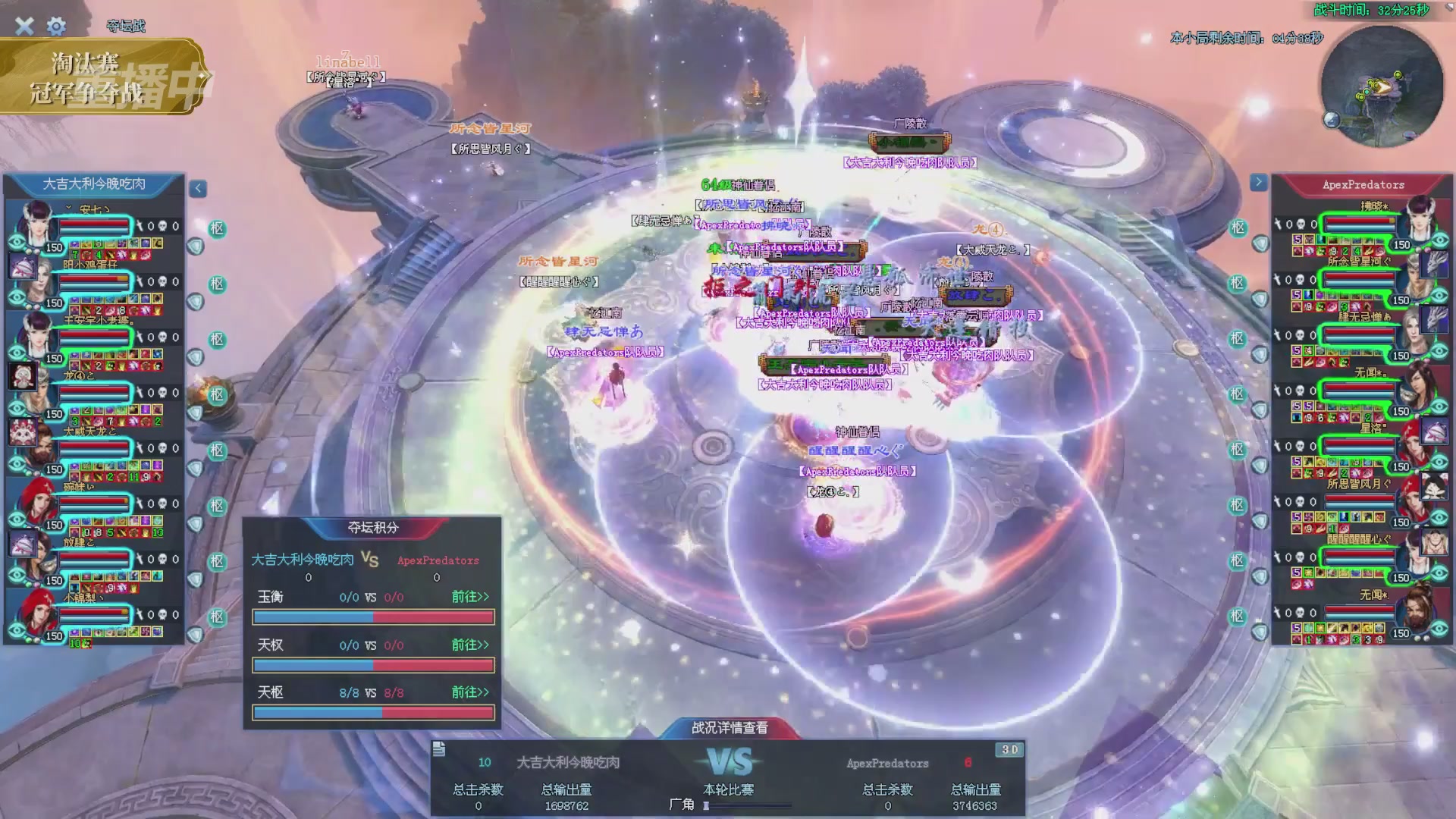Select the bottom red-hooded player in the blue team
This screenshot has width=1456, height=819.
(35, 609)
